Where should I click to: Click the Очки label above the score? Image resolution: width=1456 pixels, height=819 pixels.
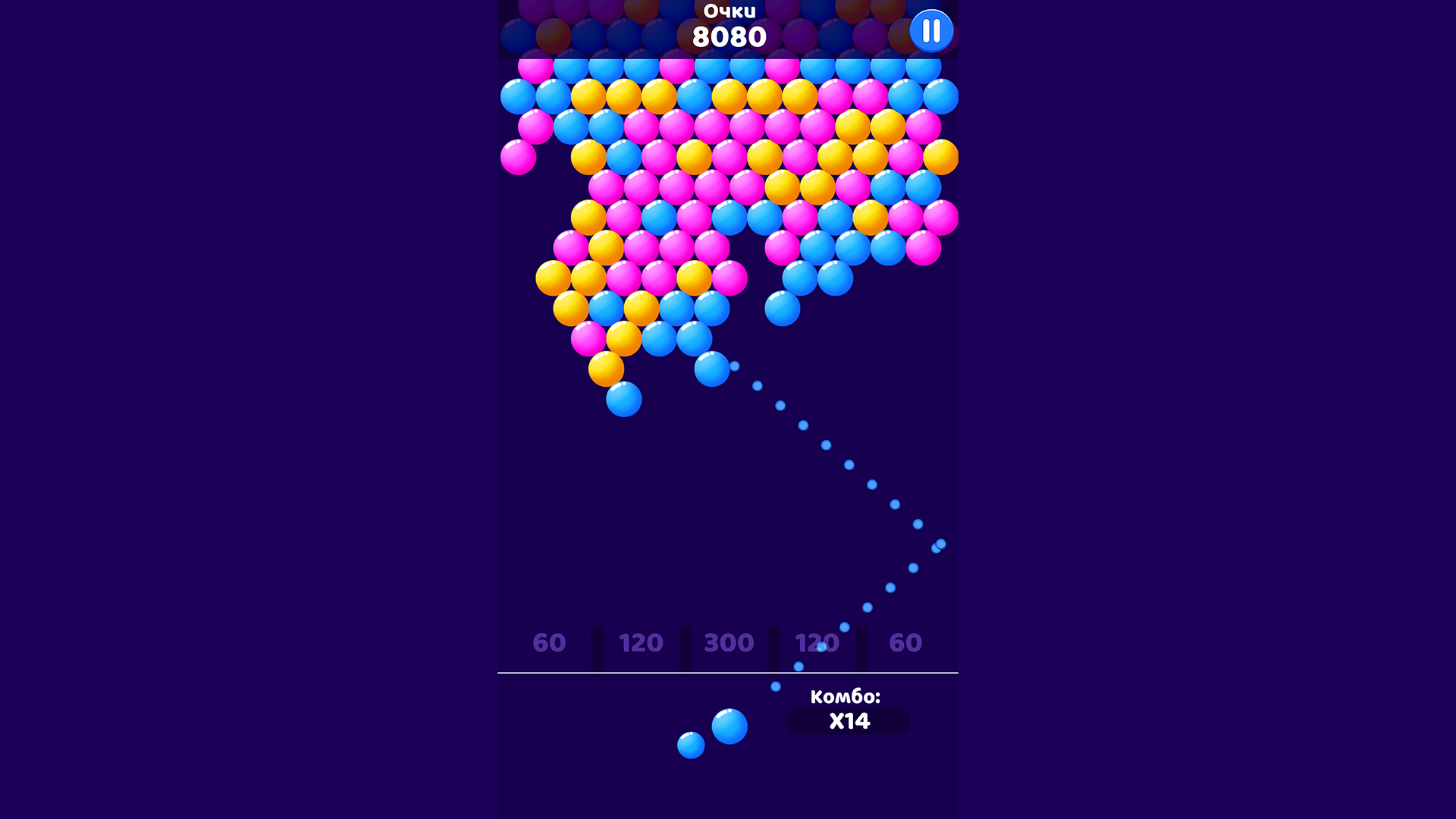[730, 11]
